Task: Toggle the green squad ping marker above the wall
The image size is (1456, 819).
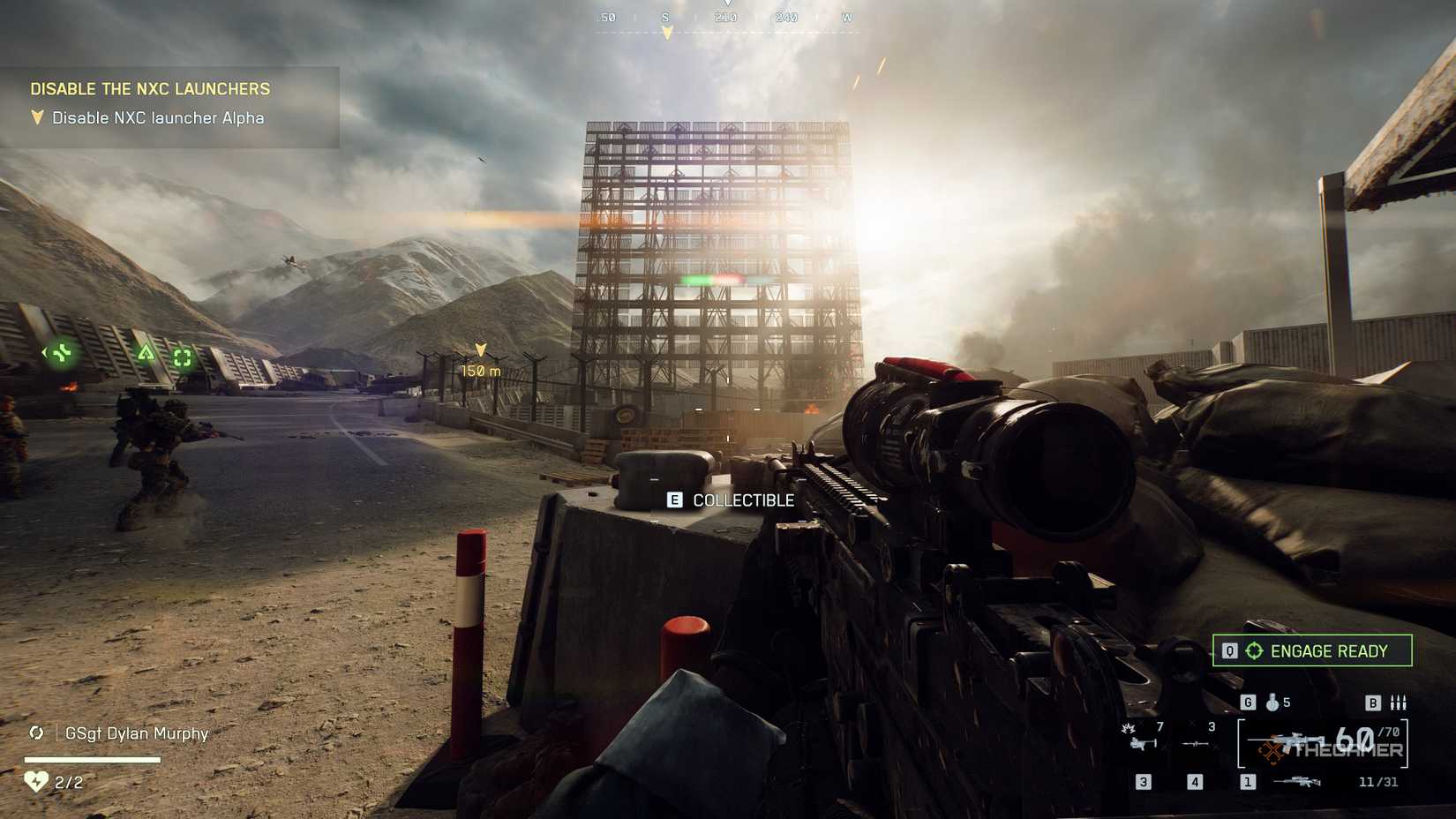Action: click(x=62, y=353)
